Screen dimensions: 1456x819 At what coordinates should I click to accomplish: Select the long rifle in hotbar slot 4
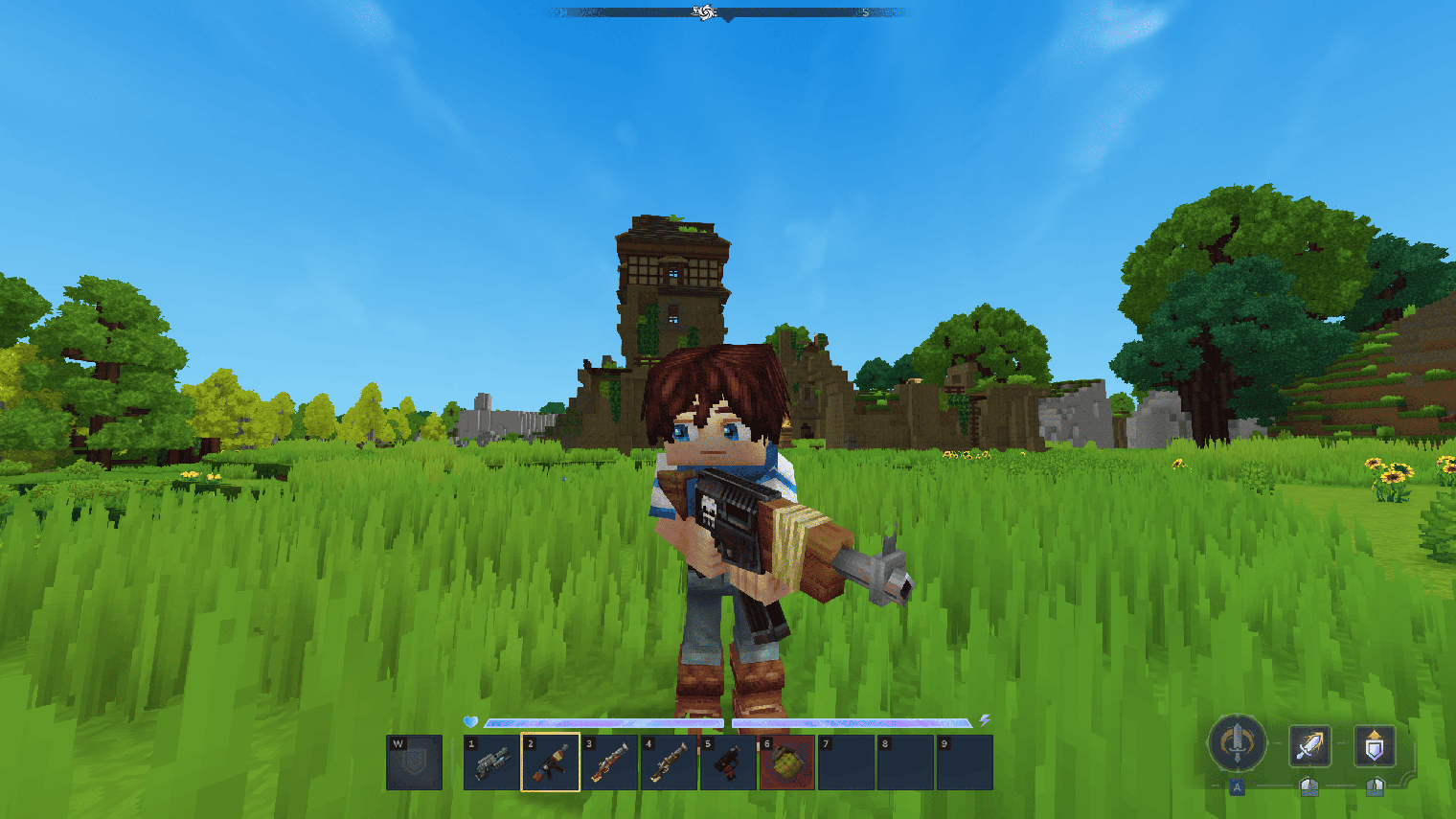[x=667, y=762]
